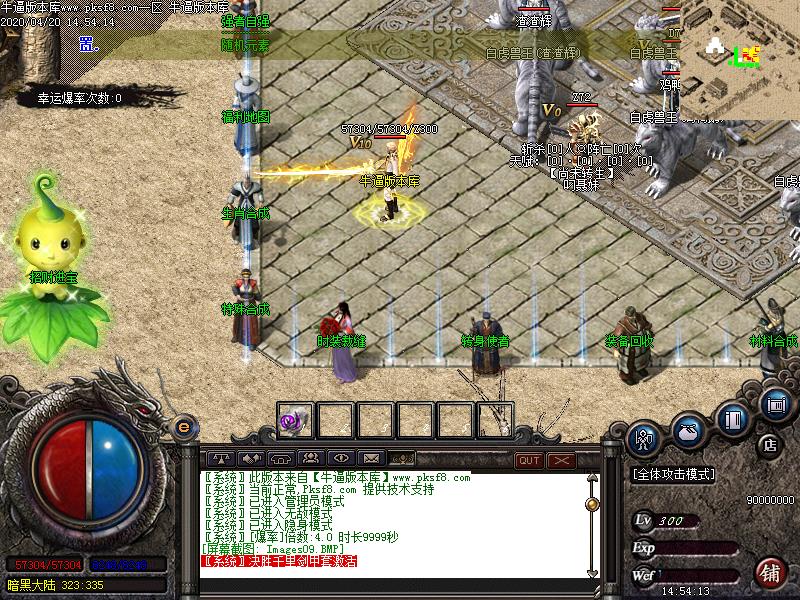This screenshot has width=800, height=600.
Task: Toggle the eye icon on chat bar
Action: pos(340,459)
